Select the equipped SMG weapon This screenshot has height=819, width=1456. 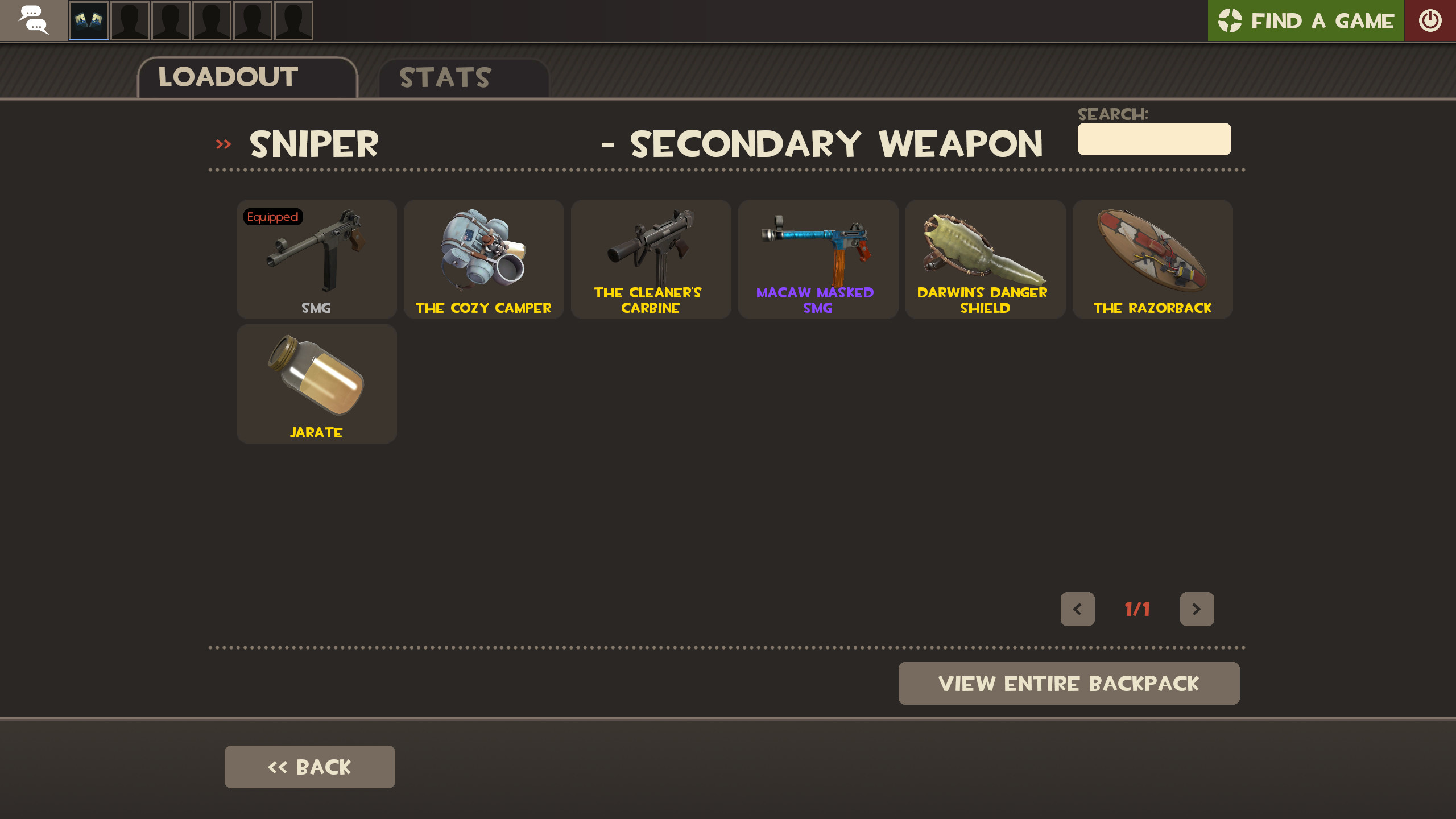[x=316, y=259]
